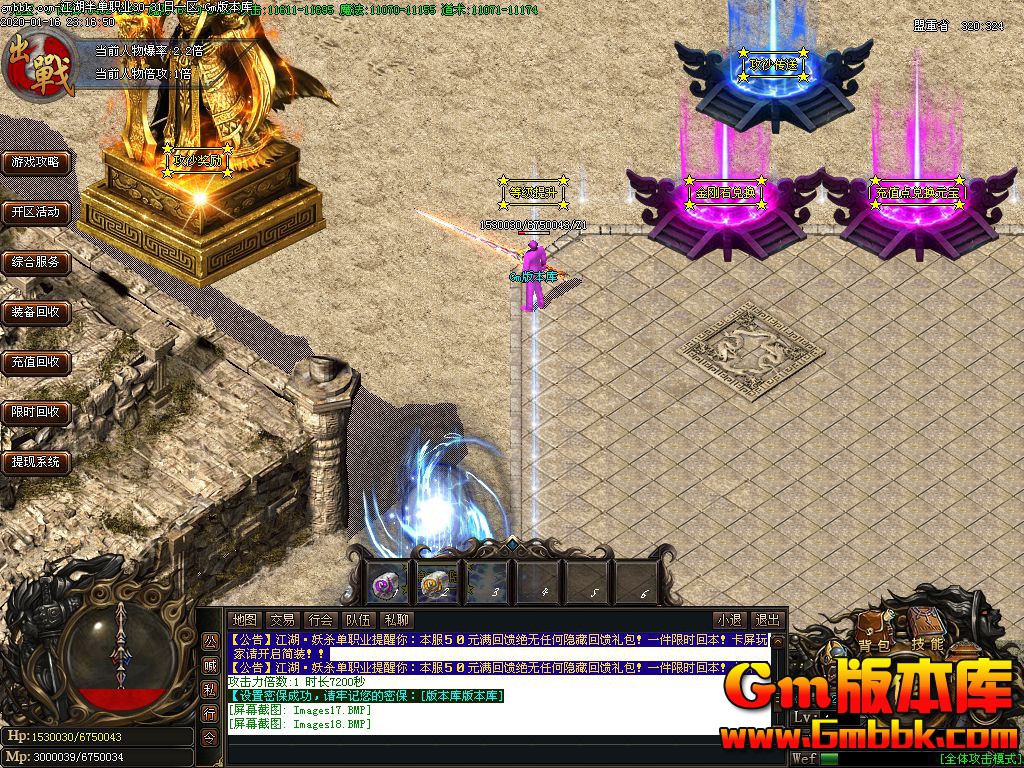Open 装备回收 equipment recycling
Screen dimensions: 1024x768
tap(36, 312)
